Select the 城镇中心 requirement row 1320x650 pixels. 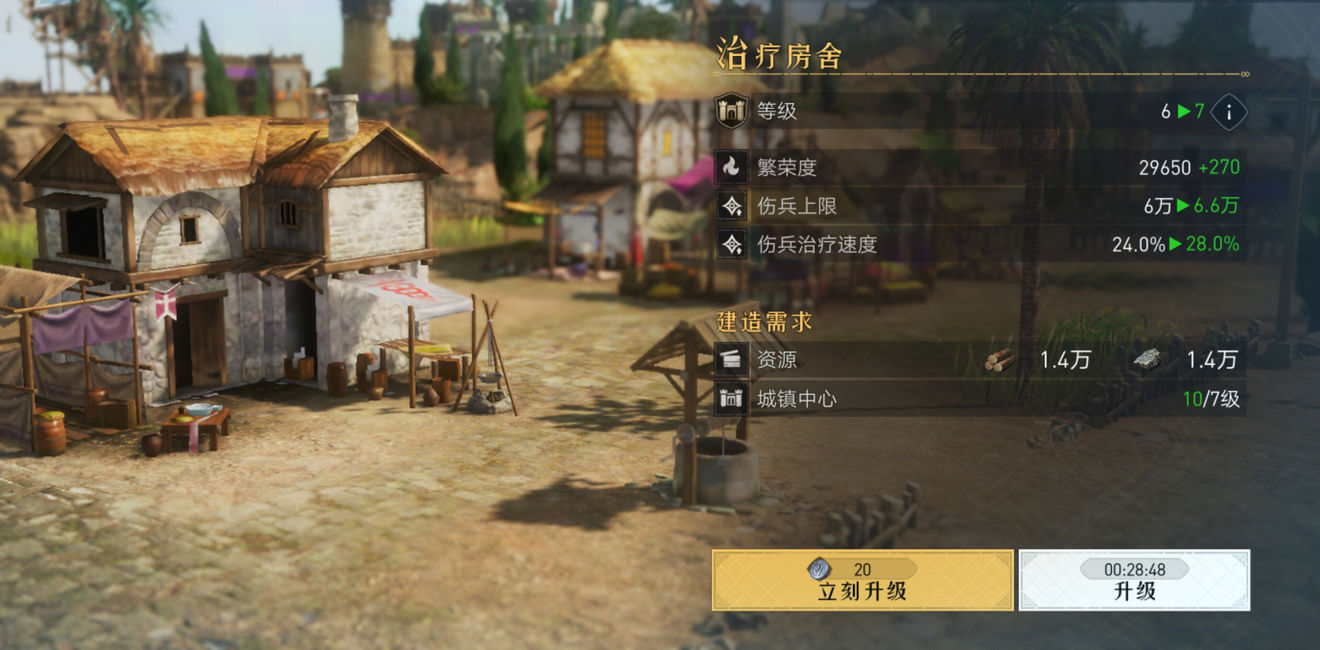click(x=980, y=400)
